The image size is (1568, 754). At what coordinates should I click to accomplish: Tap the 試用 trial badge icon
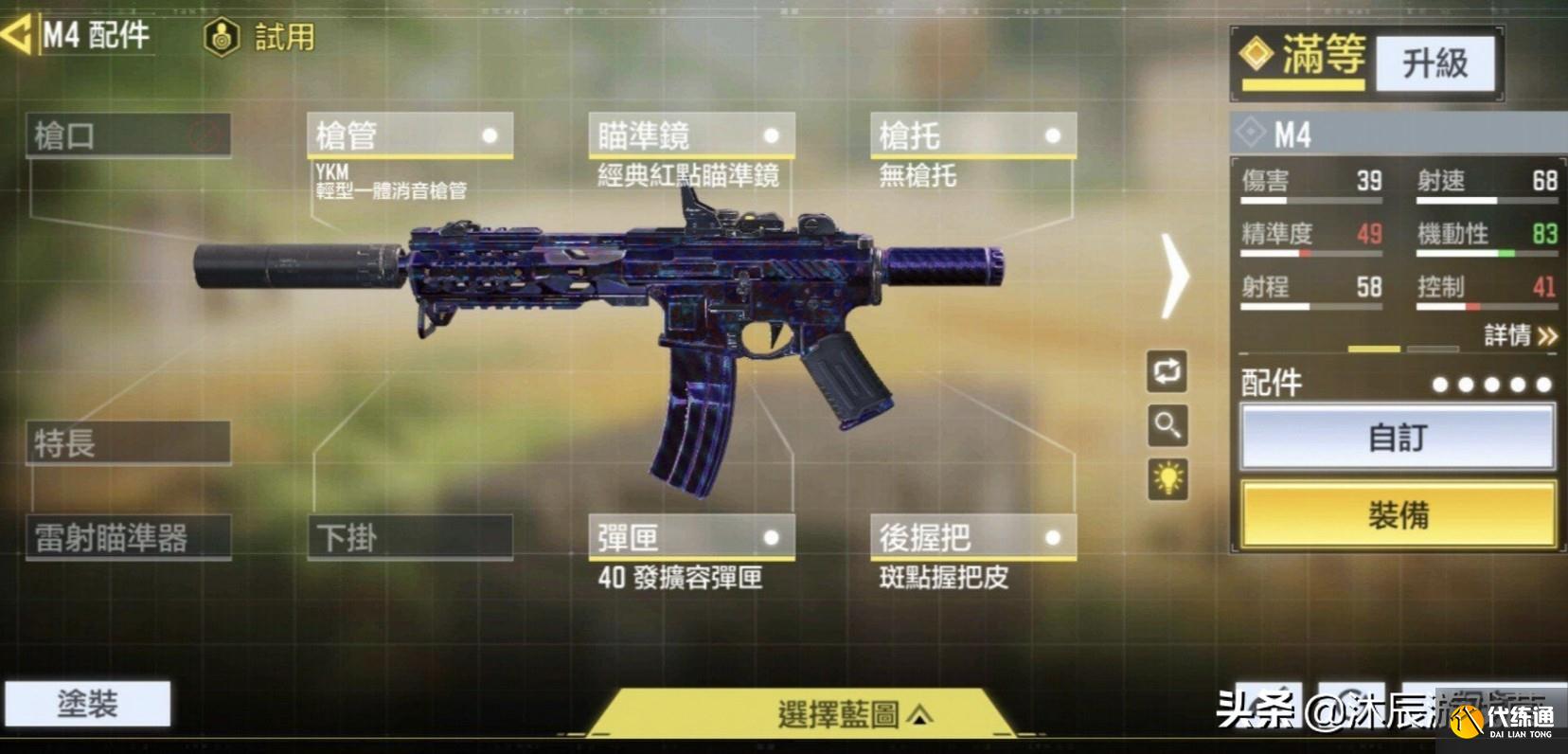click(x=221, y=38)
